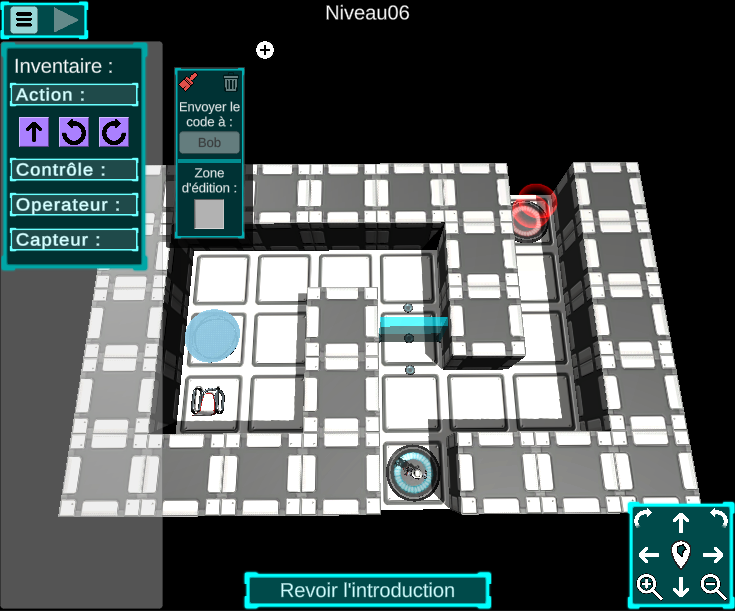The height and width of the screenshot is (611, 735).
Task: Show the Capteur inventory category
Action: click(x=74, y=240)
